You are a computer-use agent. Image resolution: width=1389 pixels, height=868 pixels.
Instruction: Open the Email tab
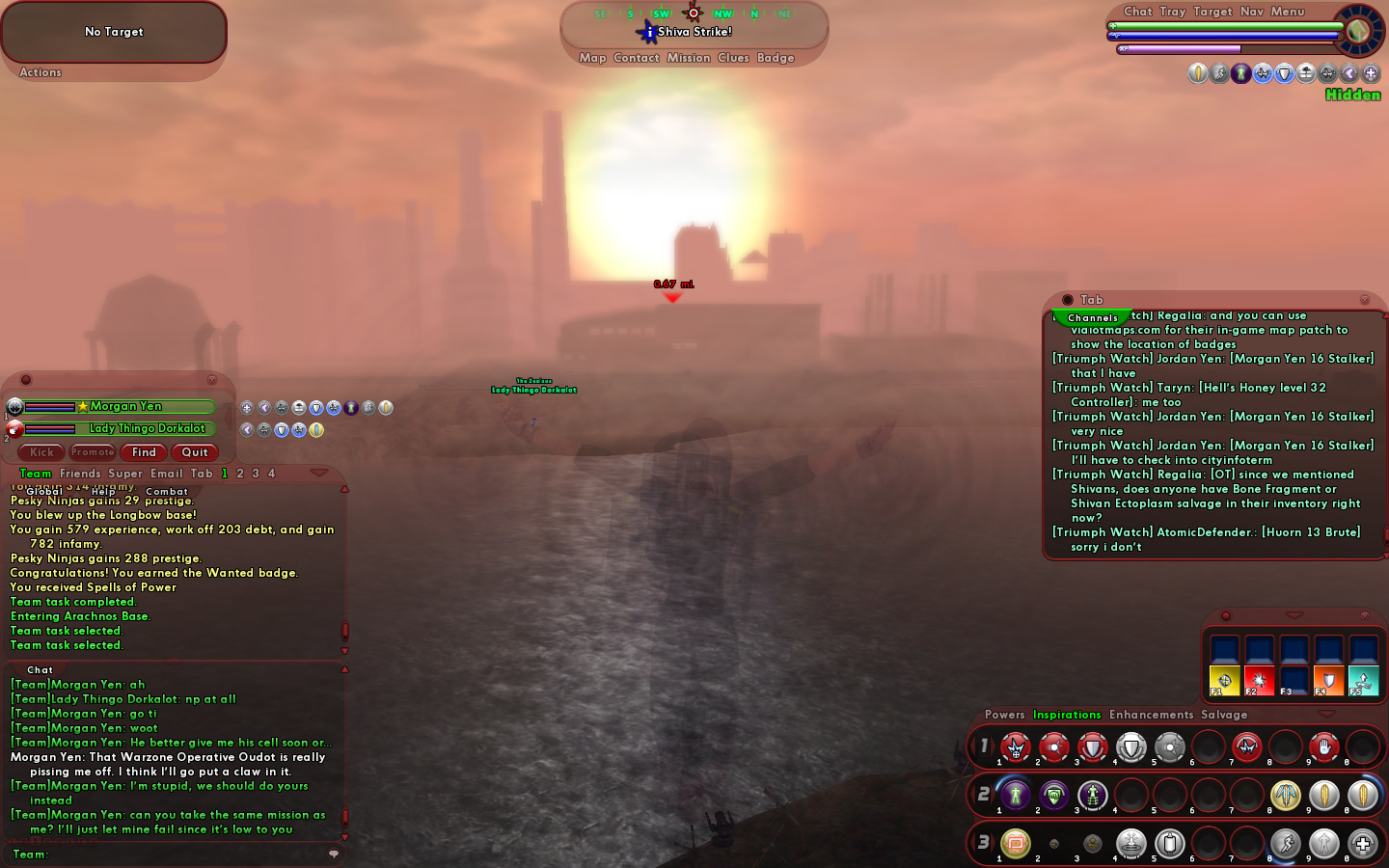(166, 474)
